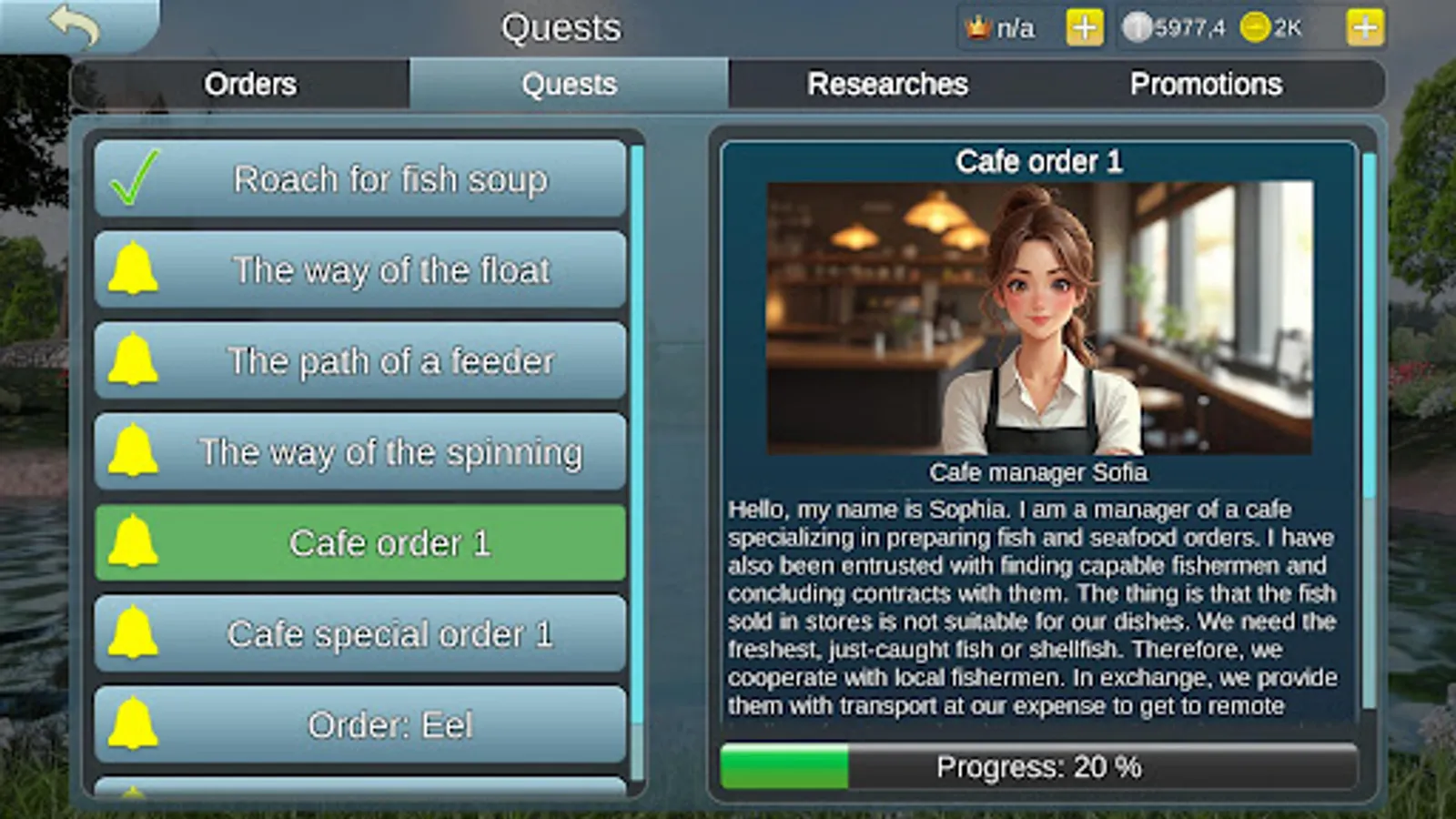Viewport: 1456px width, 819px height.
Task: Click the plus next to the crown counter
Action: point(1081,27)
